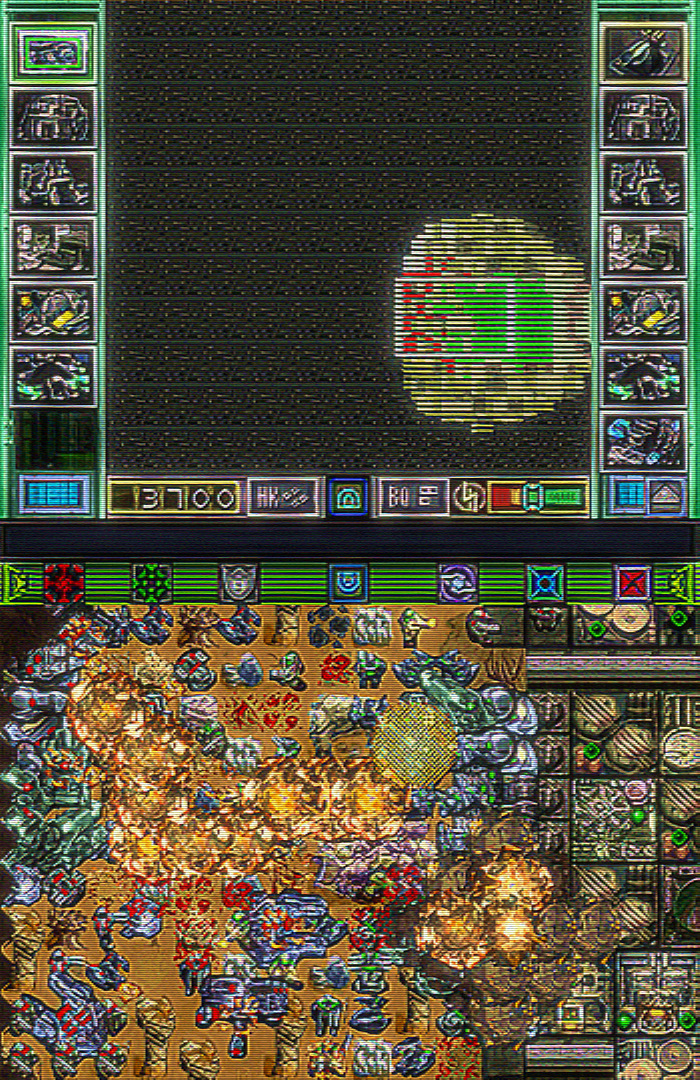700x1080 pixels.
Task: Click the yellow arrow at command bar's right end
Action: click(x=684, y=582)
